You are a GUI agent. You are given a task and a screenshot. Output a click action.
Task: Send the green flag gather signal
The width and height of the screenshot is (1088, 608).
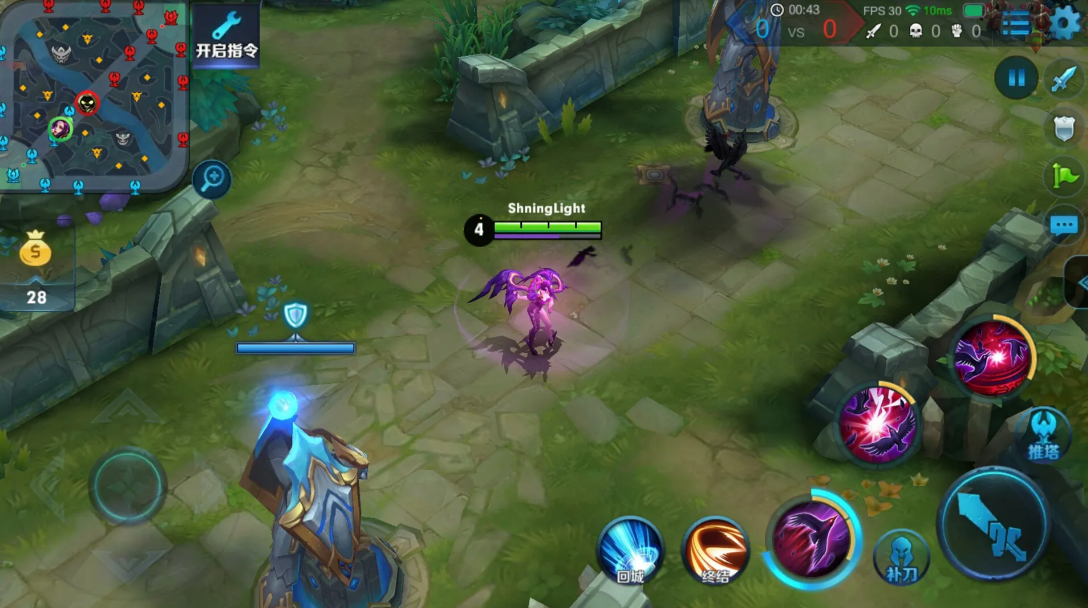tap(1064, 177)
